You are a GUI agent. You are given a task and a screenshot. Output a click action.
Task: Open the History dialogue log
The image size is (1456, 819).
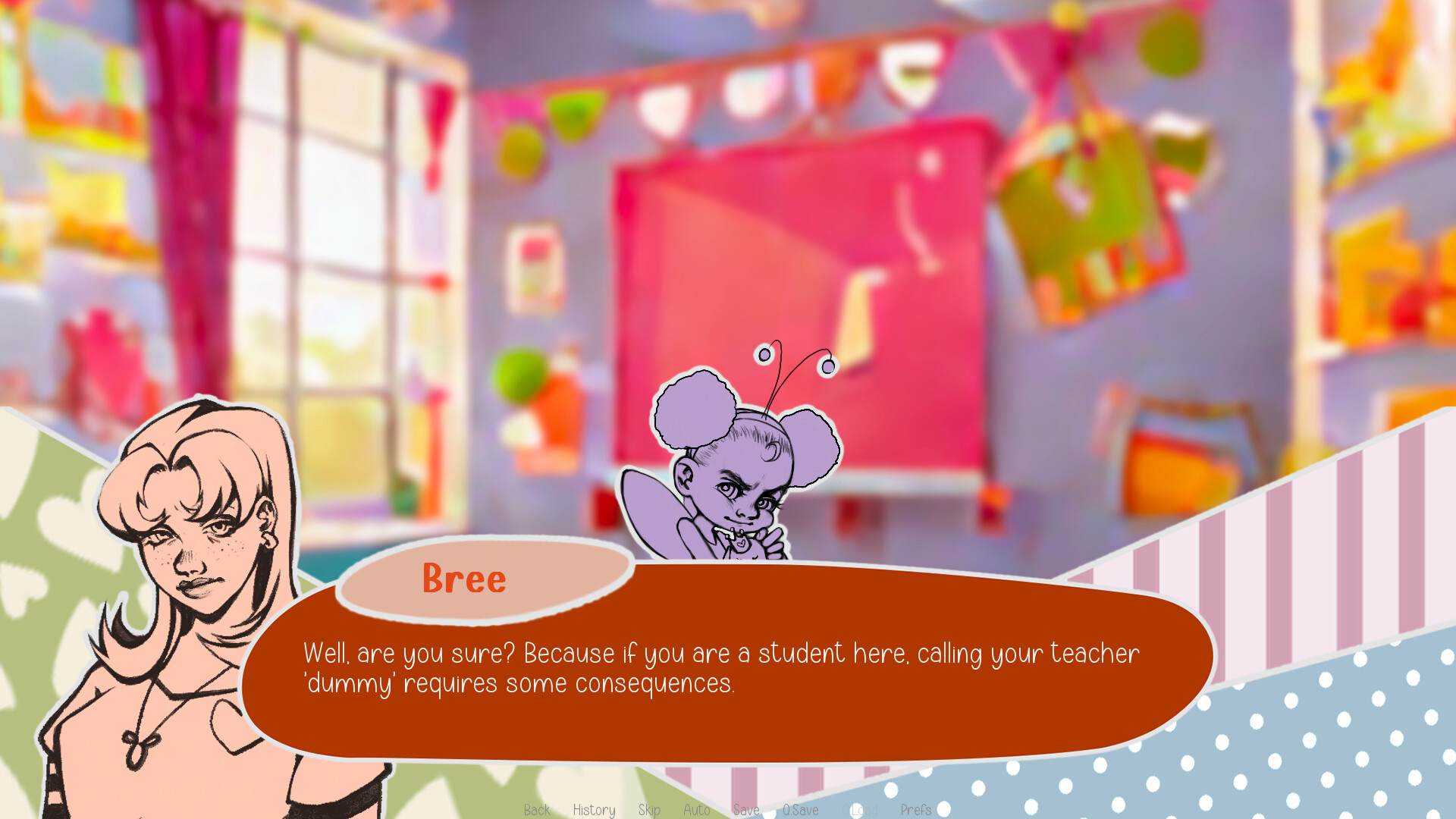pos(595,810)
